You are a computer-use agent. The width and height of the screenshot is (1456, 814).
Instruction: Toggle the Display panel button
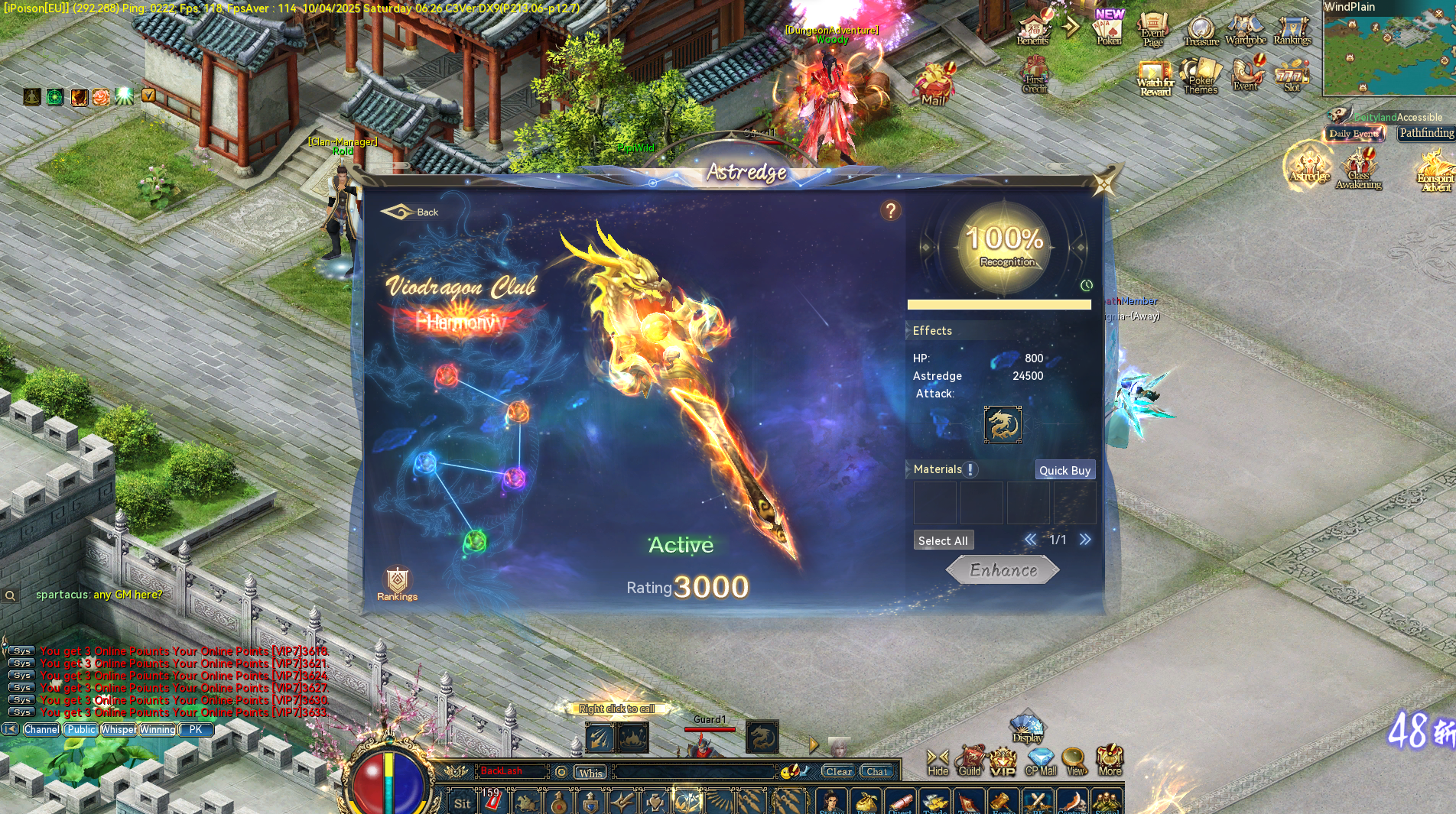(x=1027, y=728)
